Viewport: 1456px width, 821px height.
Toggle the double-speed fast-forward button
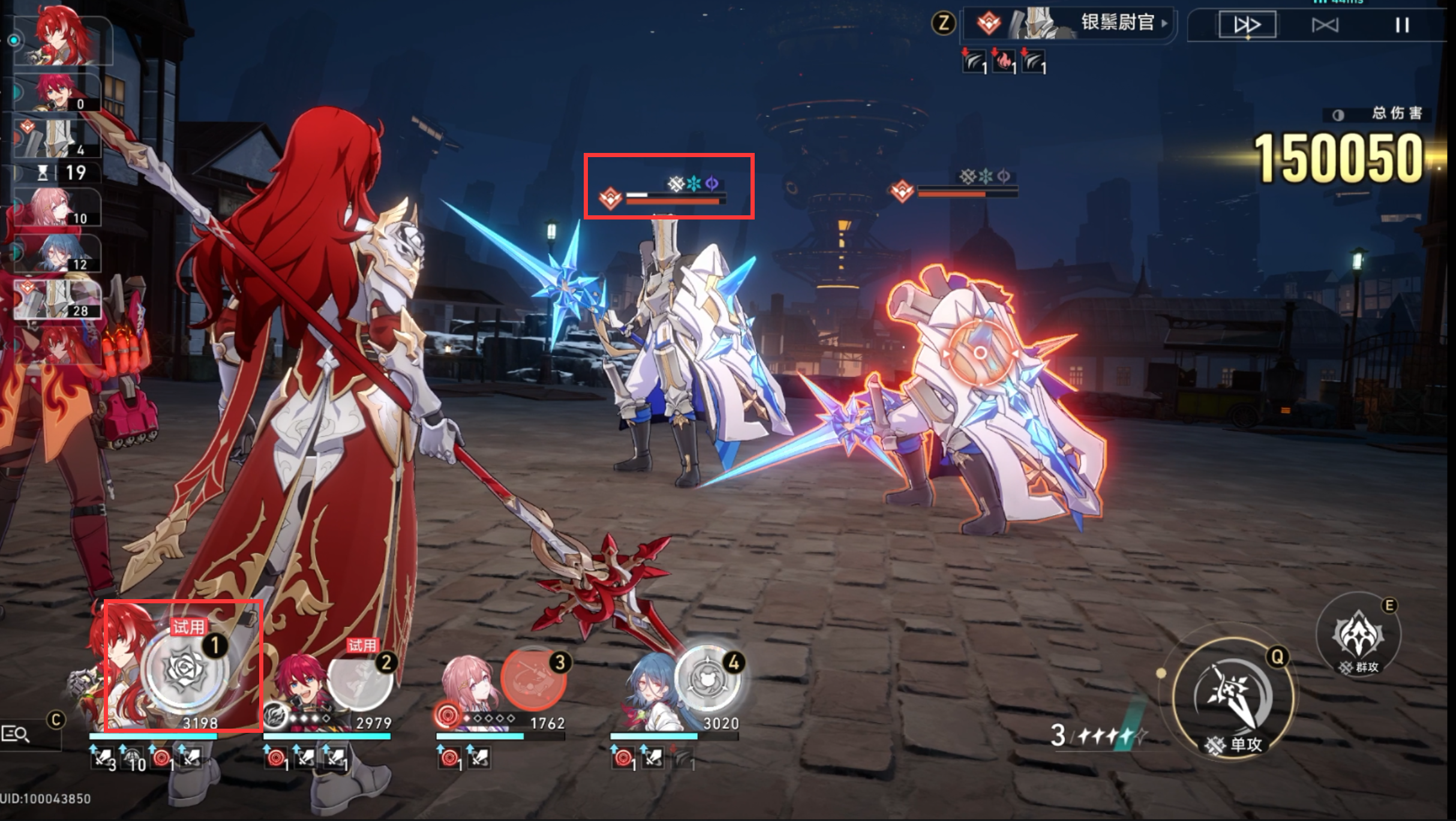(1247, 25)
